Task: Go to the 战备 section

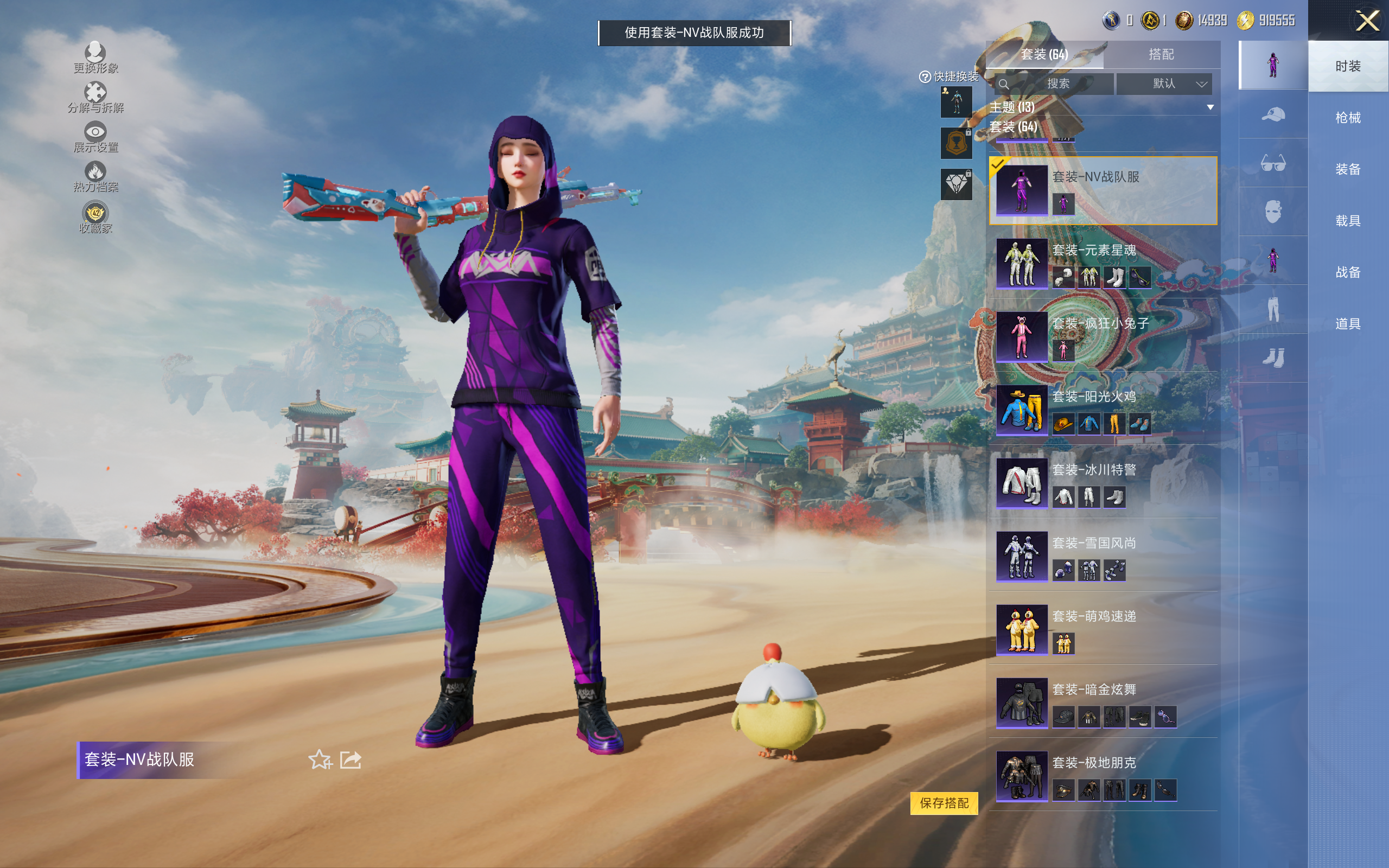Action: (x=1348, y=272)
